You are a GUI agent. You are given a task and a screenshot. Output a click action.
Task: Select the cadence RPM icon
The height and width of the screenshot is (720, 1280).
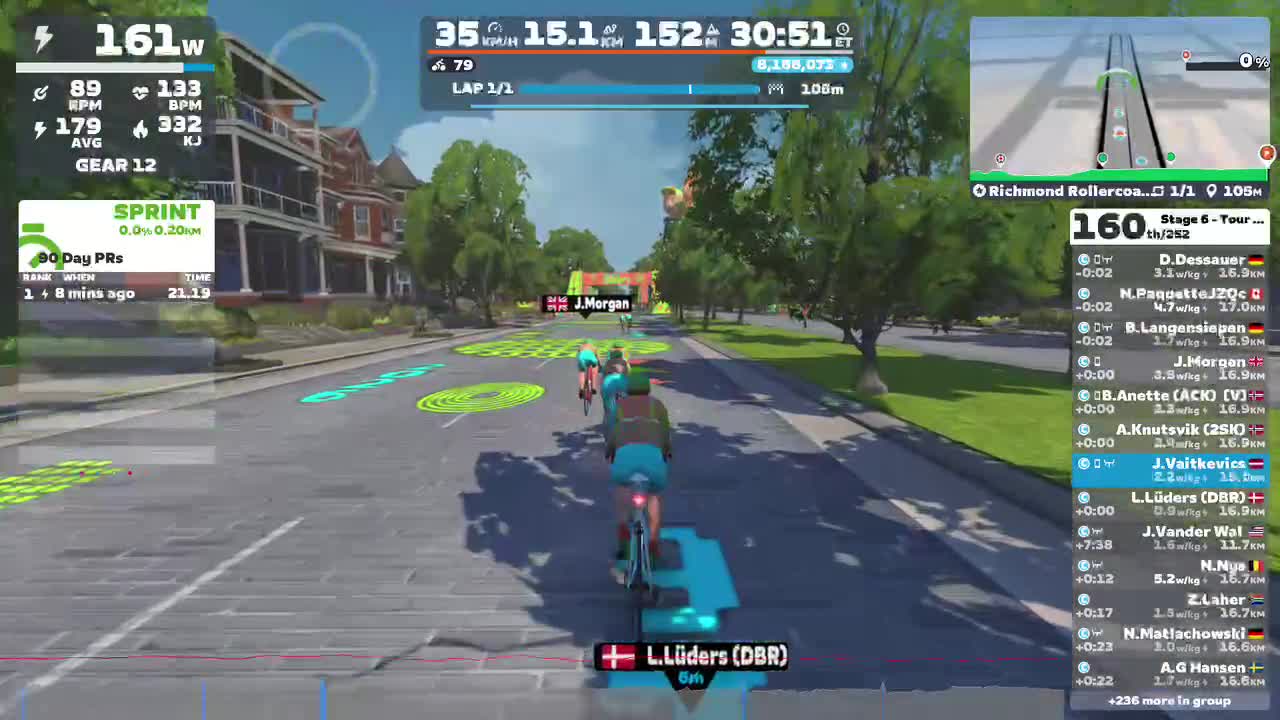[40, 92]
